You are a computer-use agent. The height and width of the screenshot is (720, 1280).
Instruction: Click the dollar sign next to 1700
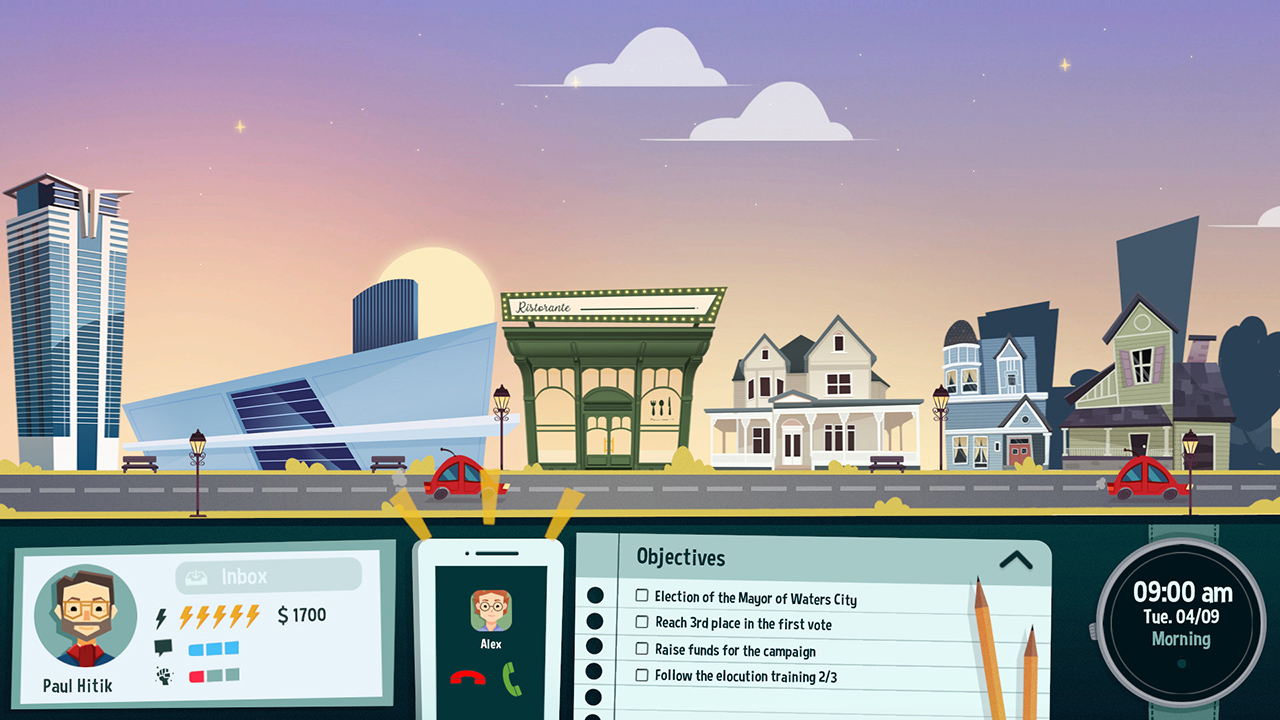pos(284,615)
